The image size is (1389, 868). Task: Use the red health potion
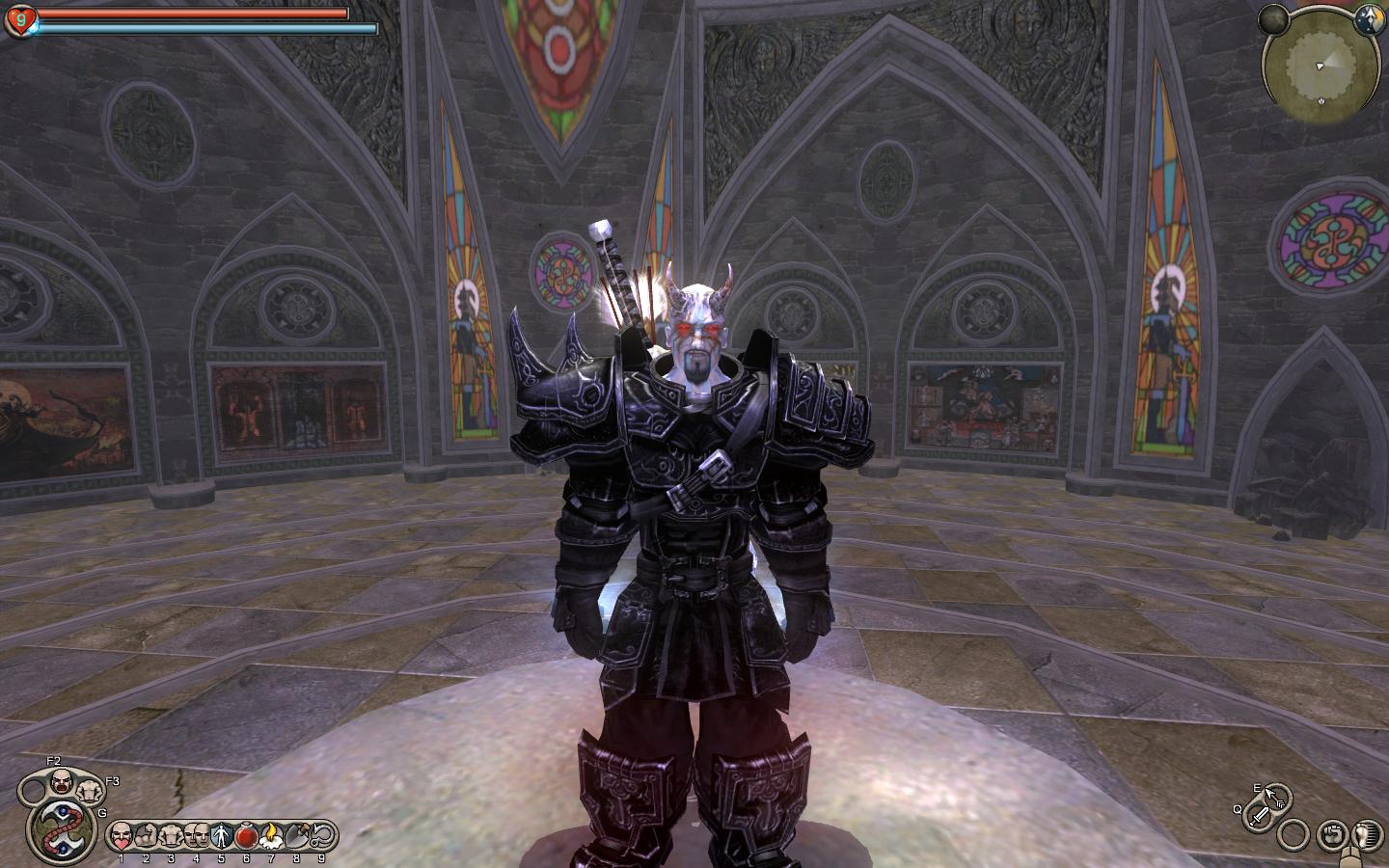click(x=246, y=834)
